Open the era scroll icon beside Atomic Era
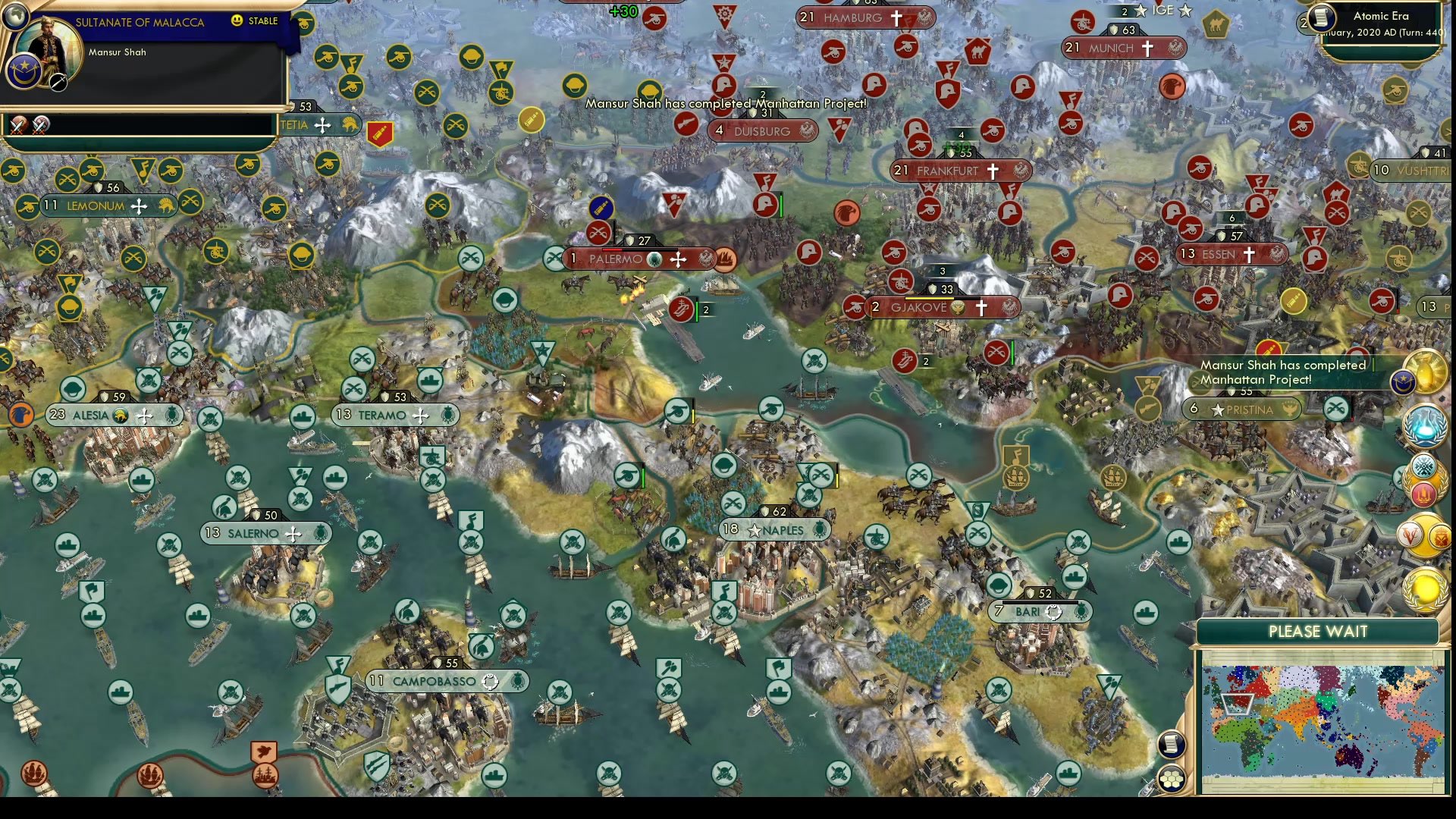 click(x=1321, y=19)
